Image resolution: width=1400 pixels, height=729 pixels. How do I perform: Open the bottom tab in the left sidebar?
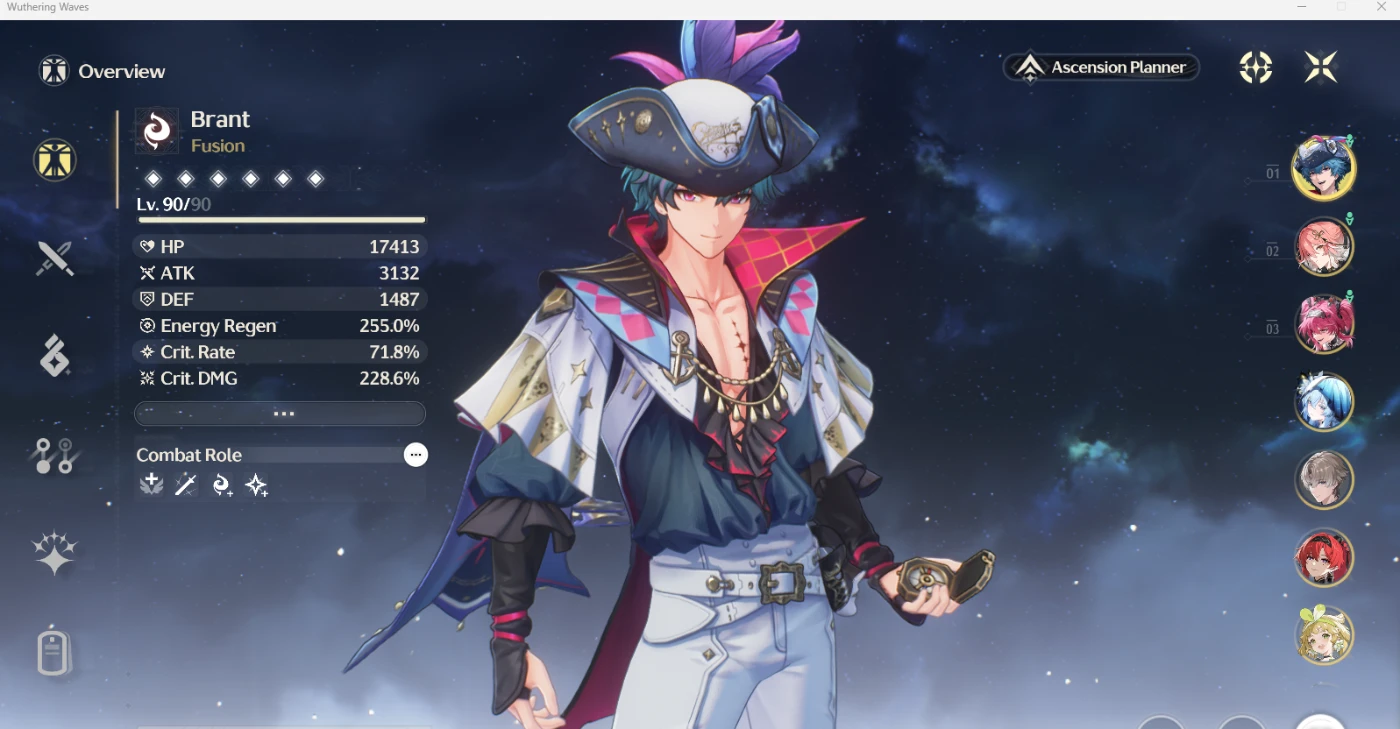pyautogui.click(x=55, y=654)
